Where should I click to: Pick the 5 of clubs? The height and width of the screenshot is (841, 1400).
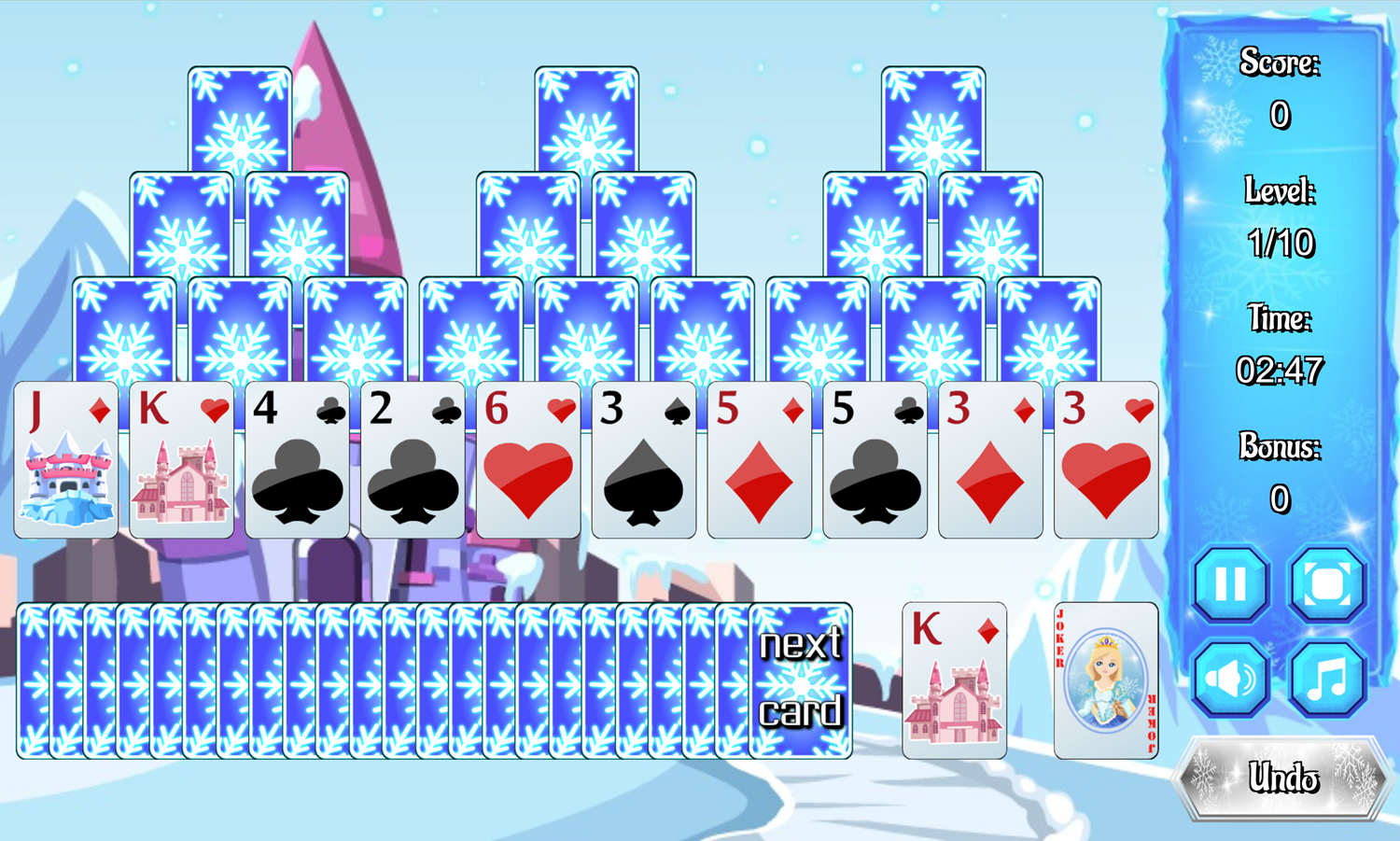[x=875, y=459]
